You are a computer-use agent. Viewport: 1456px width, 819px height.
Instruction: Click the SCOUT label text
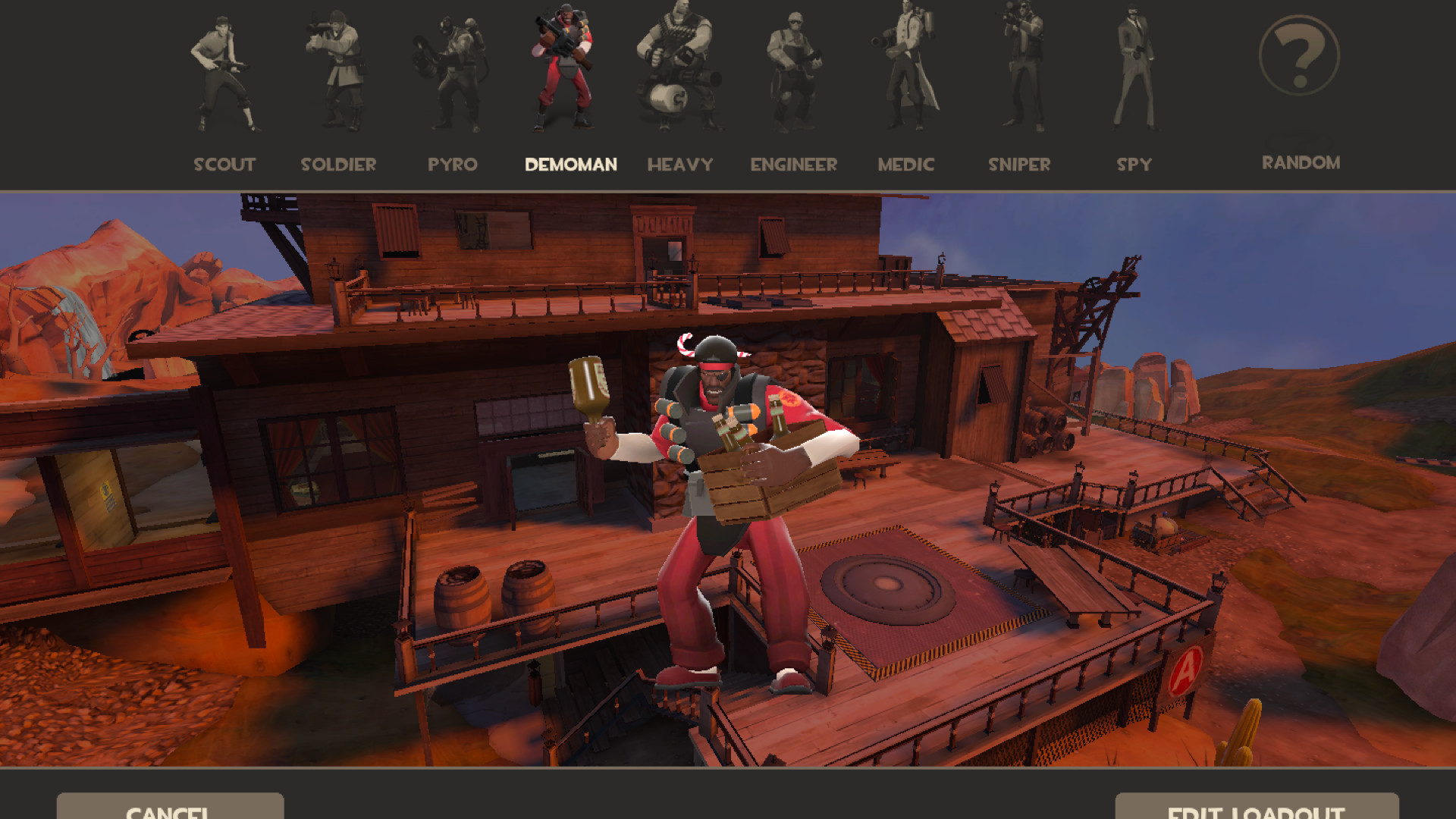(225, 165)
